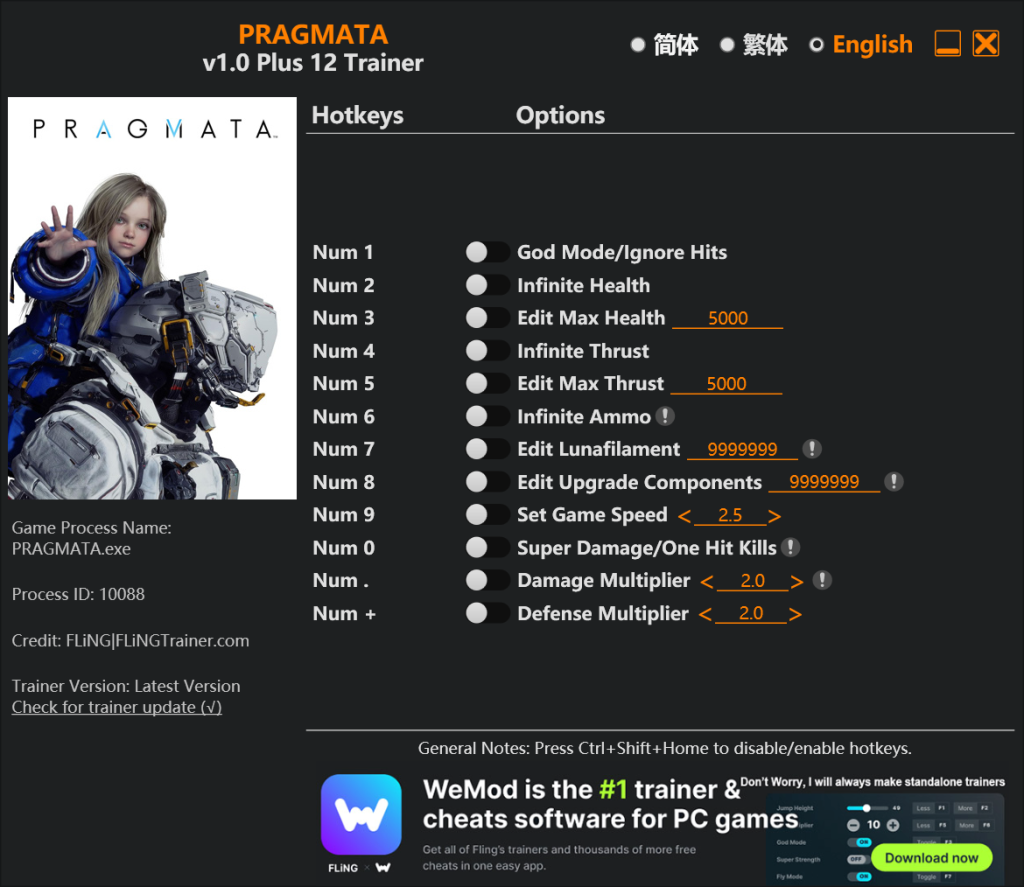Switch on Super Damage/One Hit Kills

(x=487, y=548)
